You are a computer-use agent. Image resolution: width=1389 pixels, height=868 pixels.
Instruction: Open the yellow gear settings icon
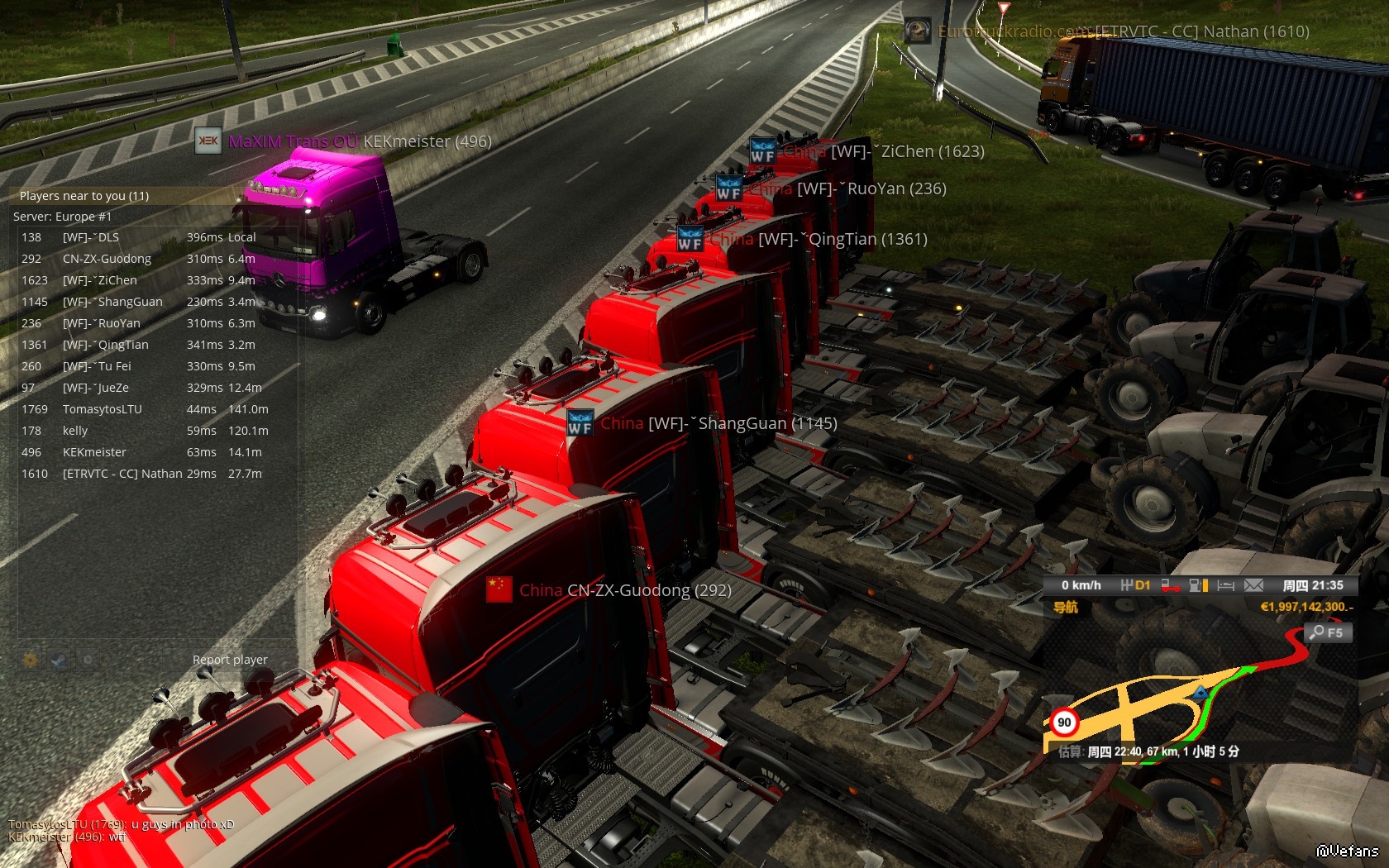click(30, 660)
